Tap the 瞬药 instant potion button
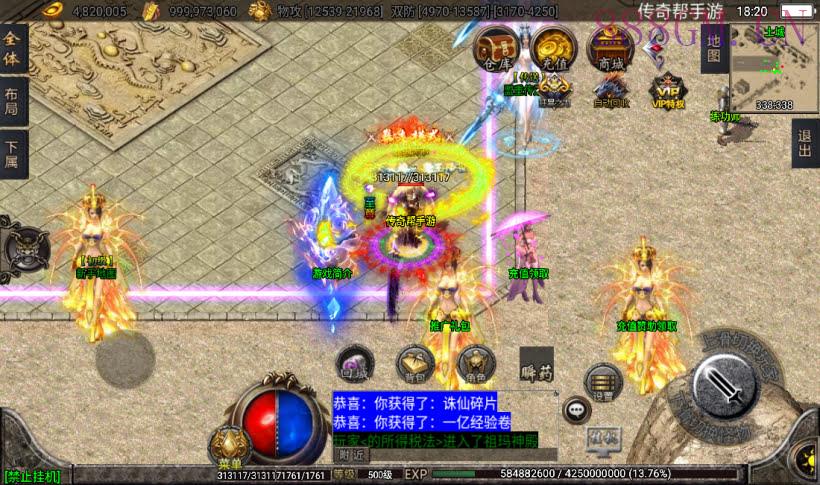The image size is (820, 485). pos(536,368)
